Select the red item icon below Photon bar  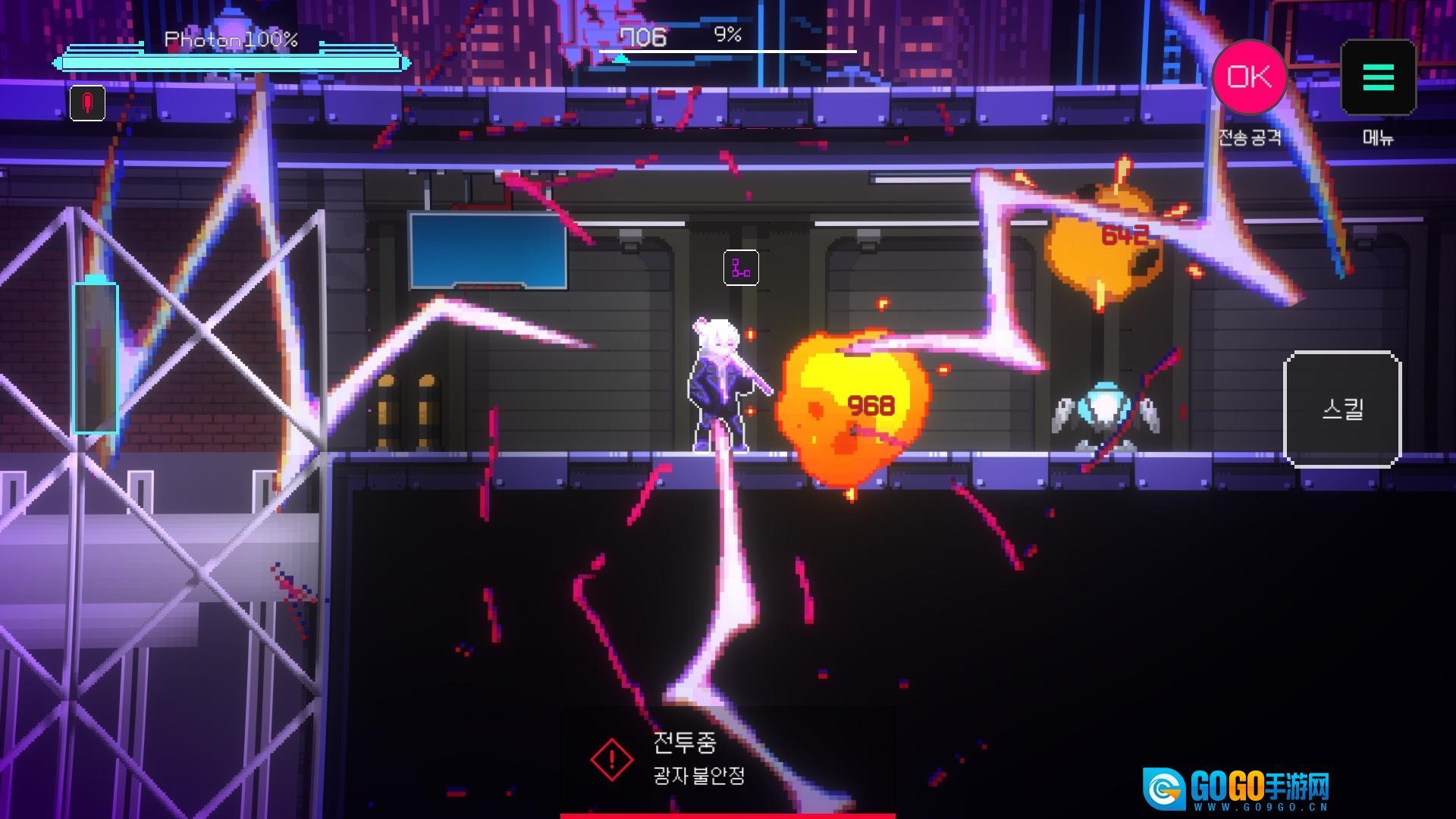87,103
